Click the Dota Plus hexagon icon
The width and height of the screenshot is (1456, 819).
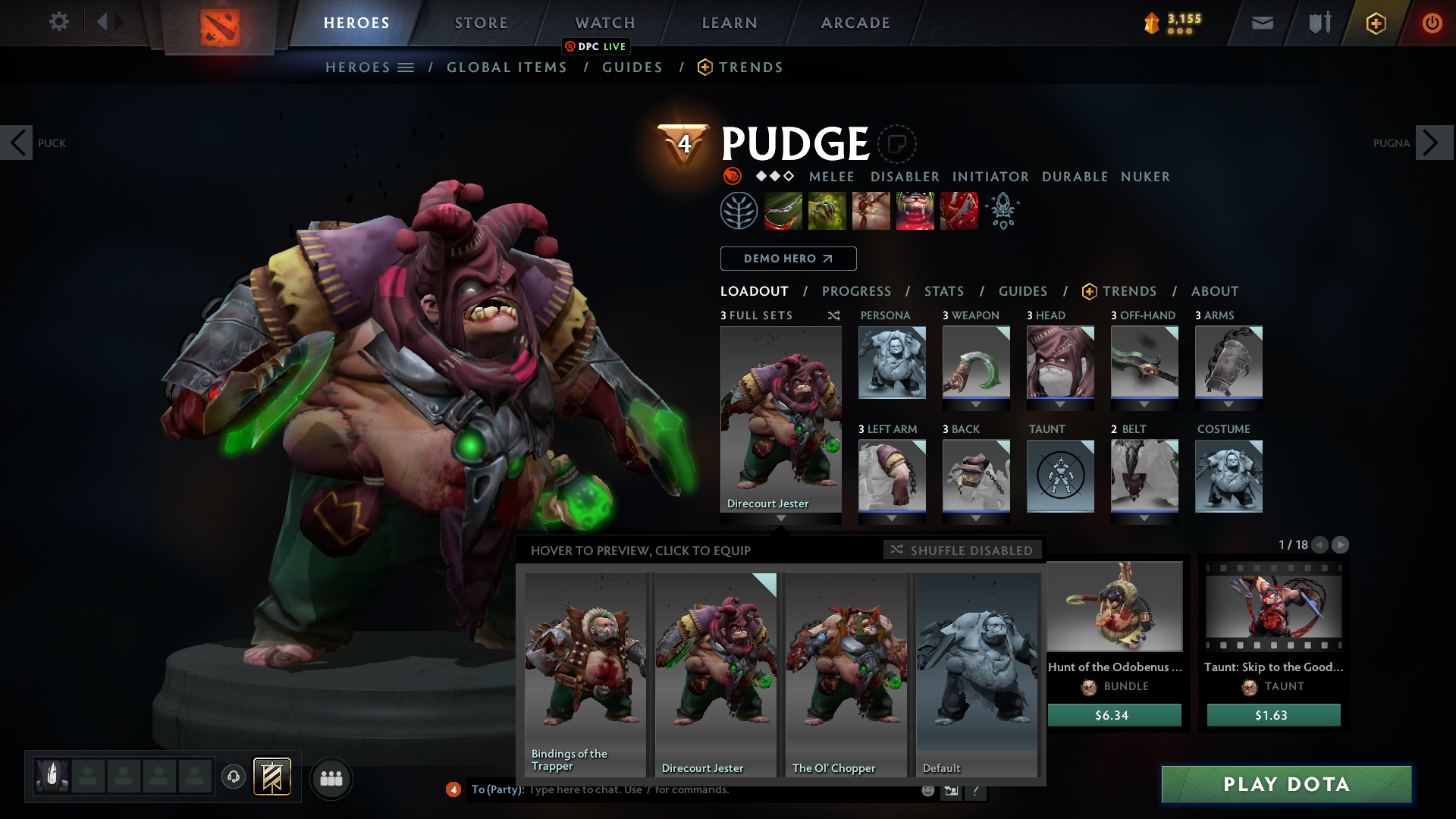(x=1375, y=23)
